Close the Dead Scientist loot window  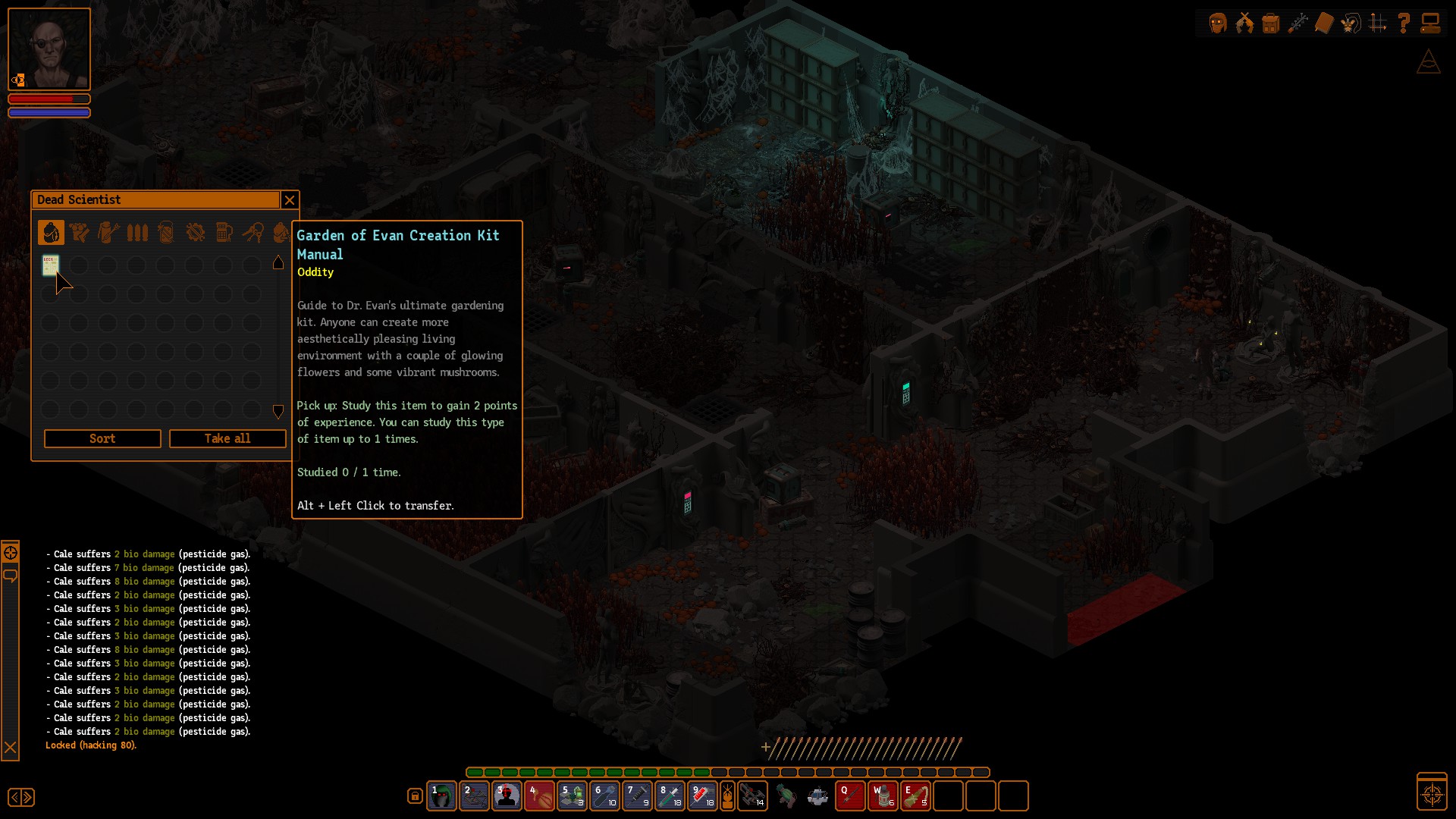tap(289, 200)
